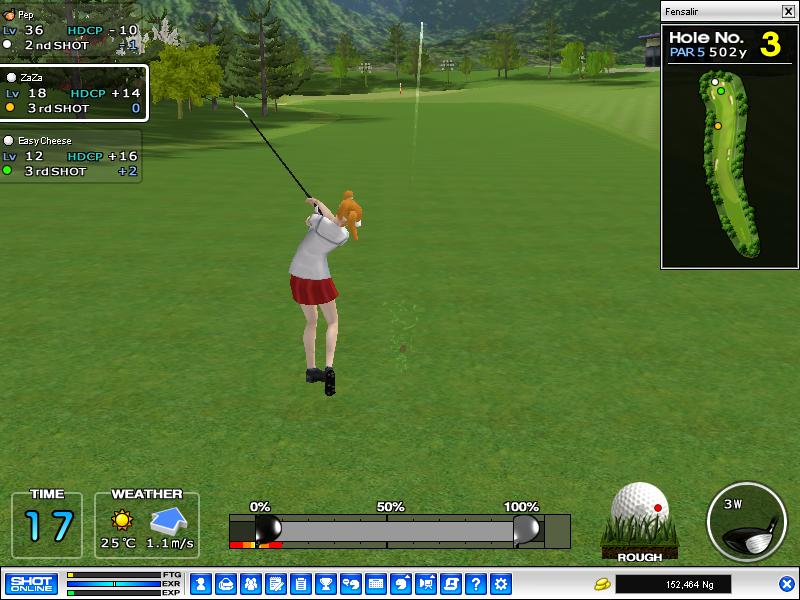Open the character profile icon

pos(201,584)
